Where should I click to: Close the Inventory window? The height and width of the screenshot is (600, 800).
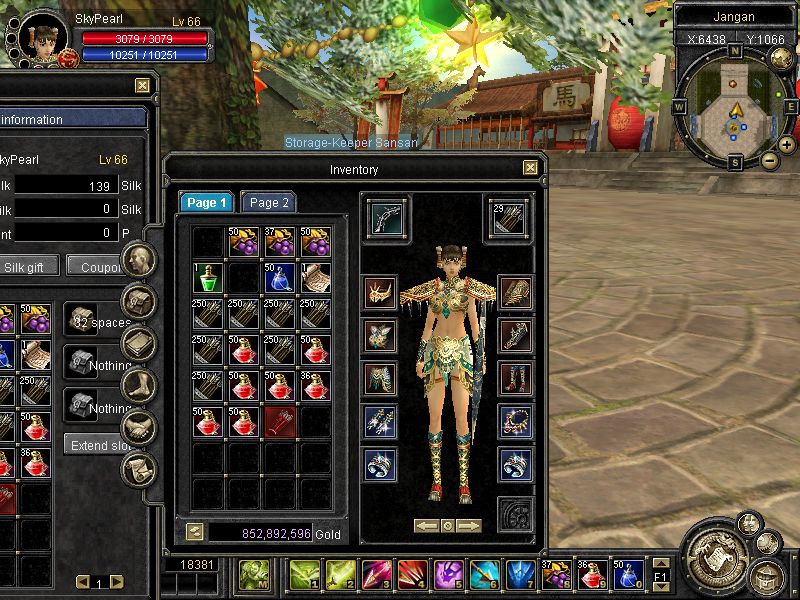point(530,169)
